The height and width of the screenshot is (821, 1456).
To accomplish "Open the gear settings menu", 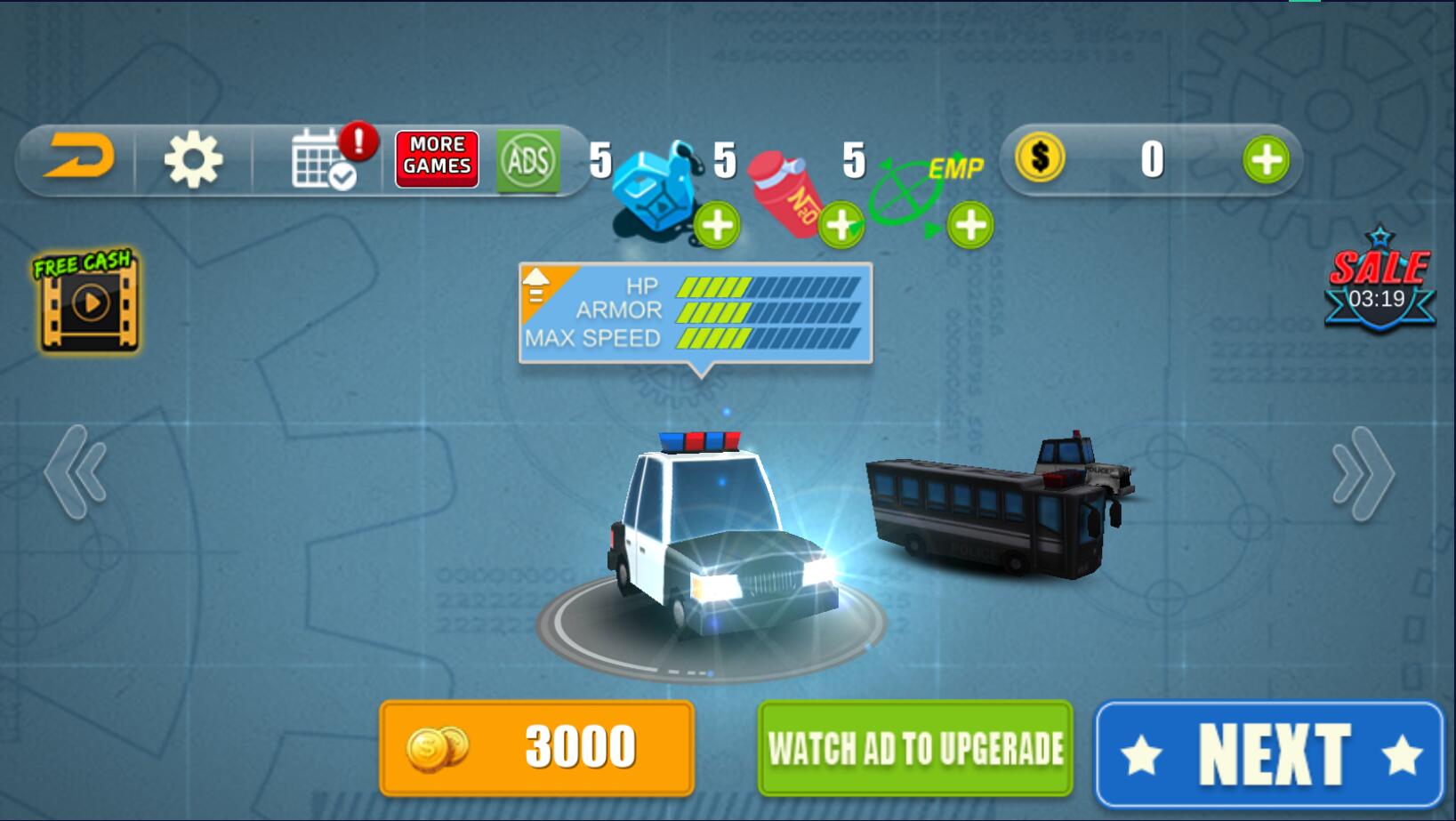I will tap(193, 160).
